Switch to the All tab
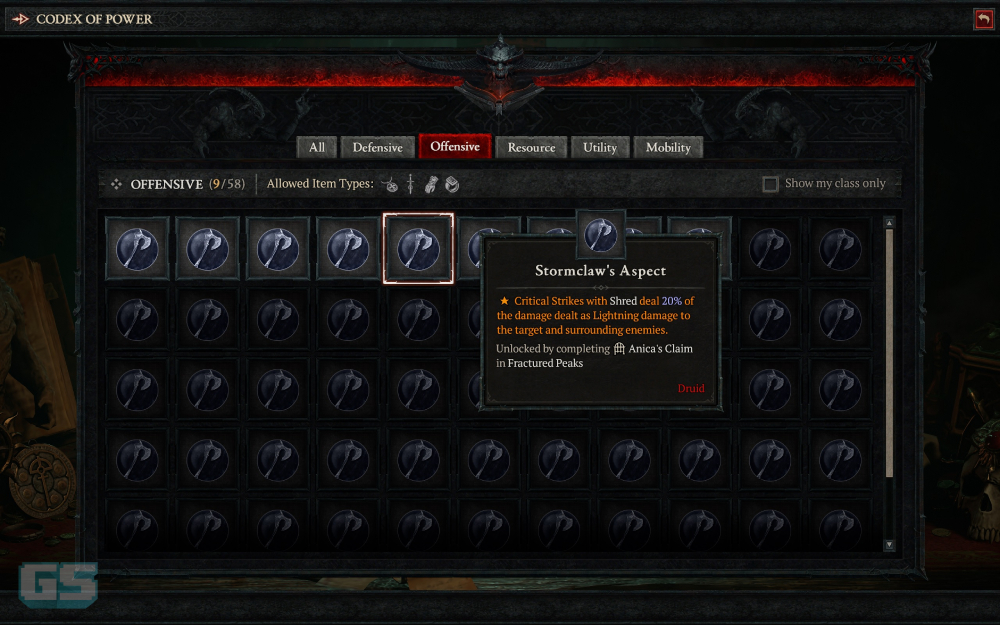 (316, 147)
